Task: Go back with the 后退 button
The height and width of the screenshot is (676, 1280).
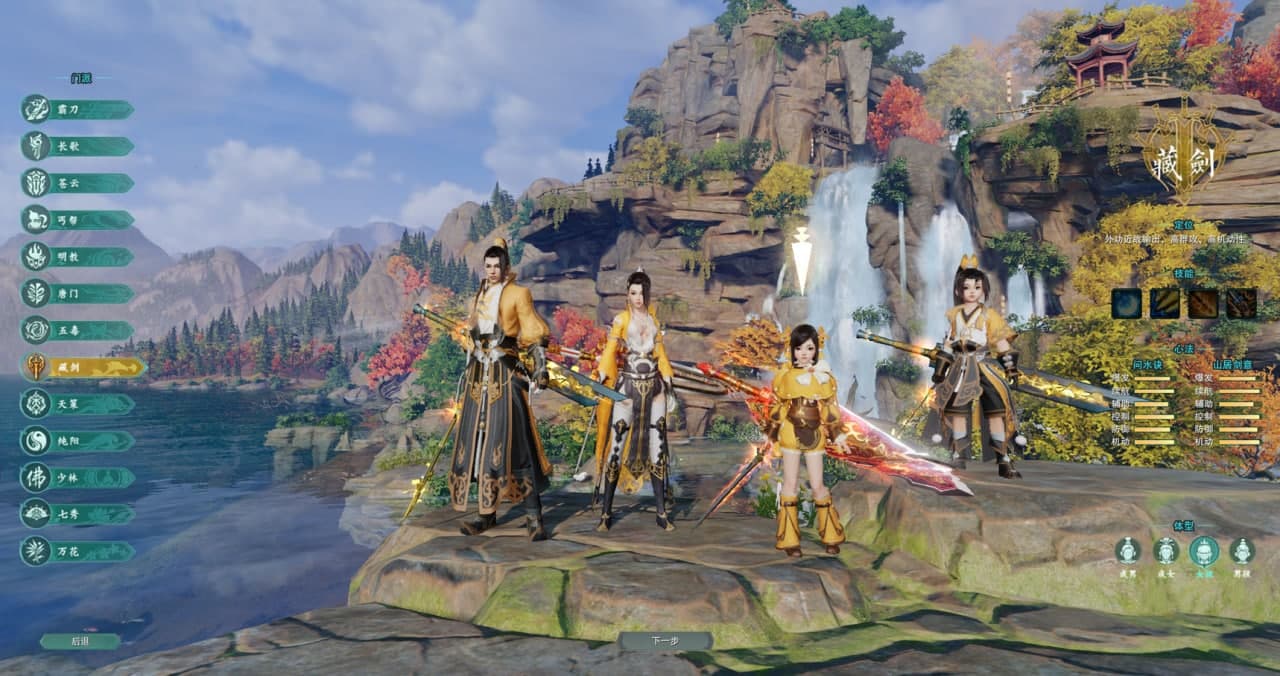Action: click(80, 641)
